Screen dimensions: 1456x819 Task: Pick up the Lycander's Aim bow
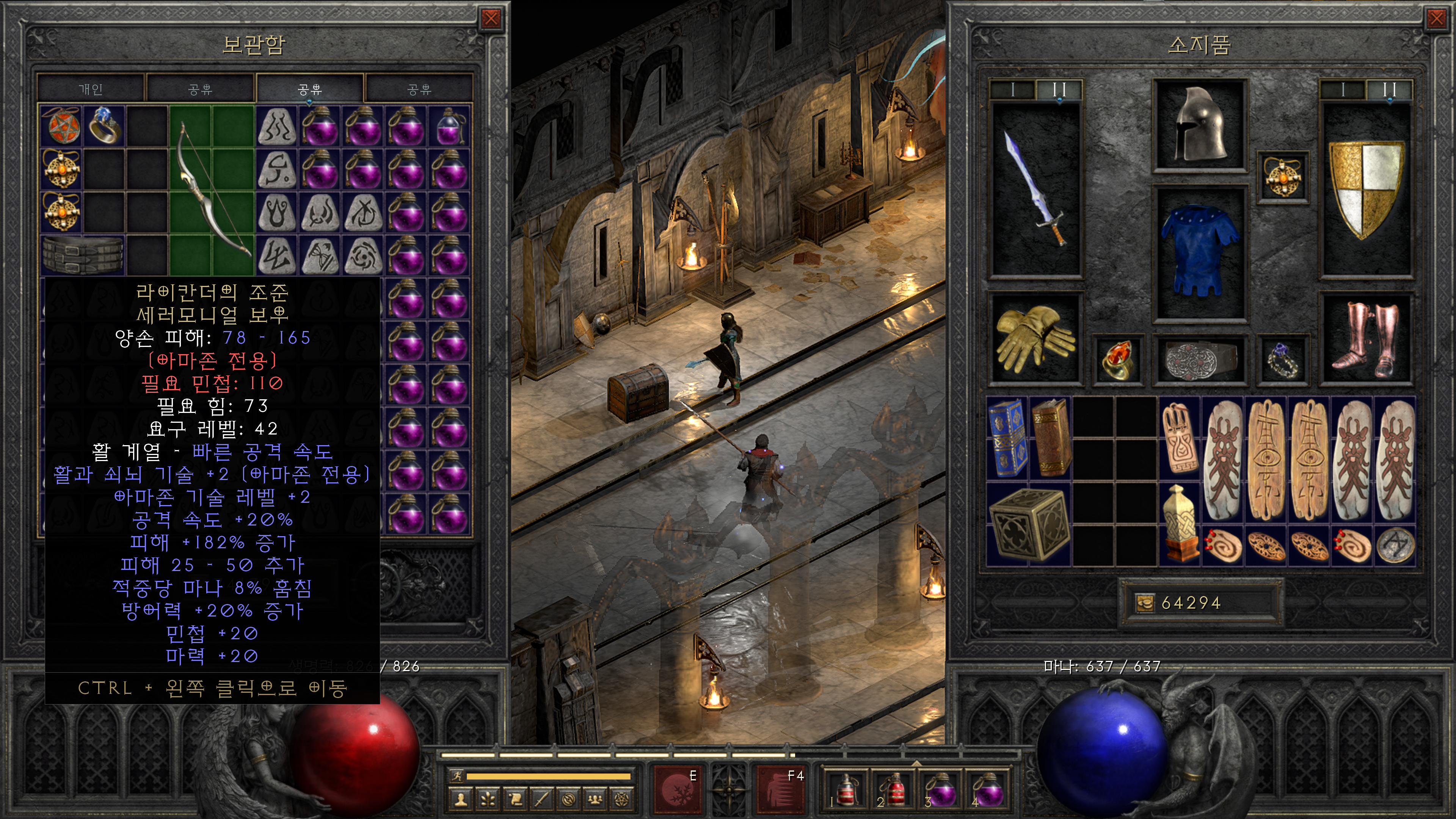point(212,189)
